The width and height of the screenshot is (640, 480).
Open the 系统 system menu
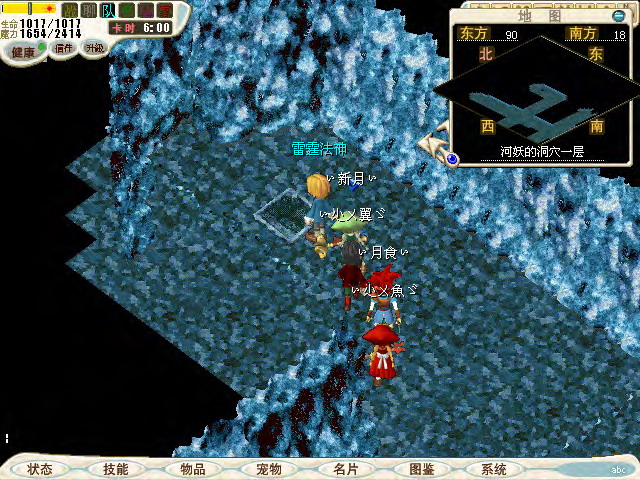[x=494, y=469]
